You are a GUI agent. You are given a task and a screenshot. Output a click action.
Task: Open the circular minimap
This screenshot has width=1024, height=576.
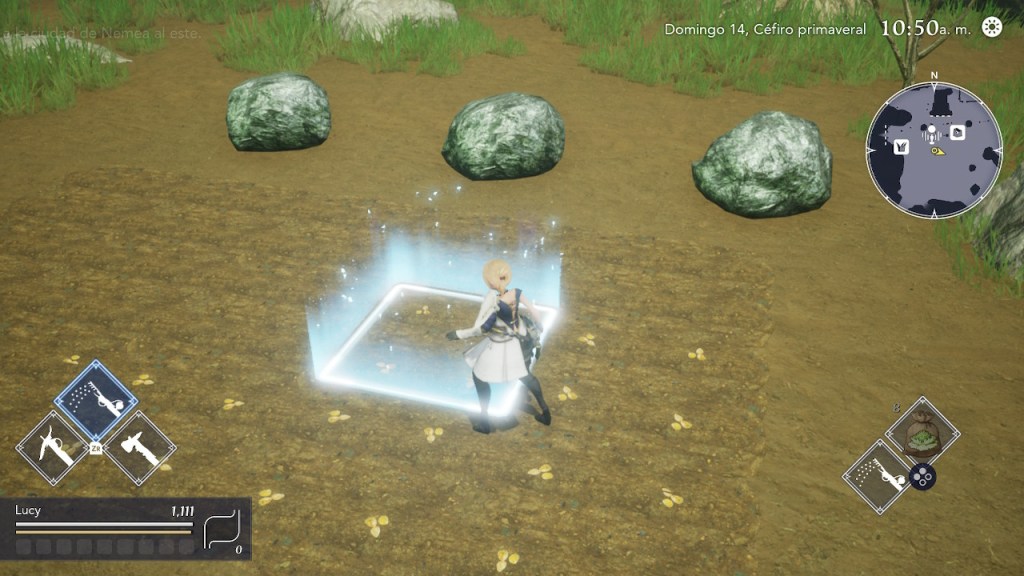934,150
